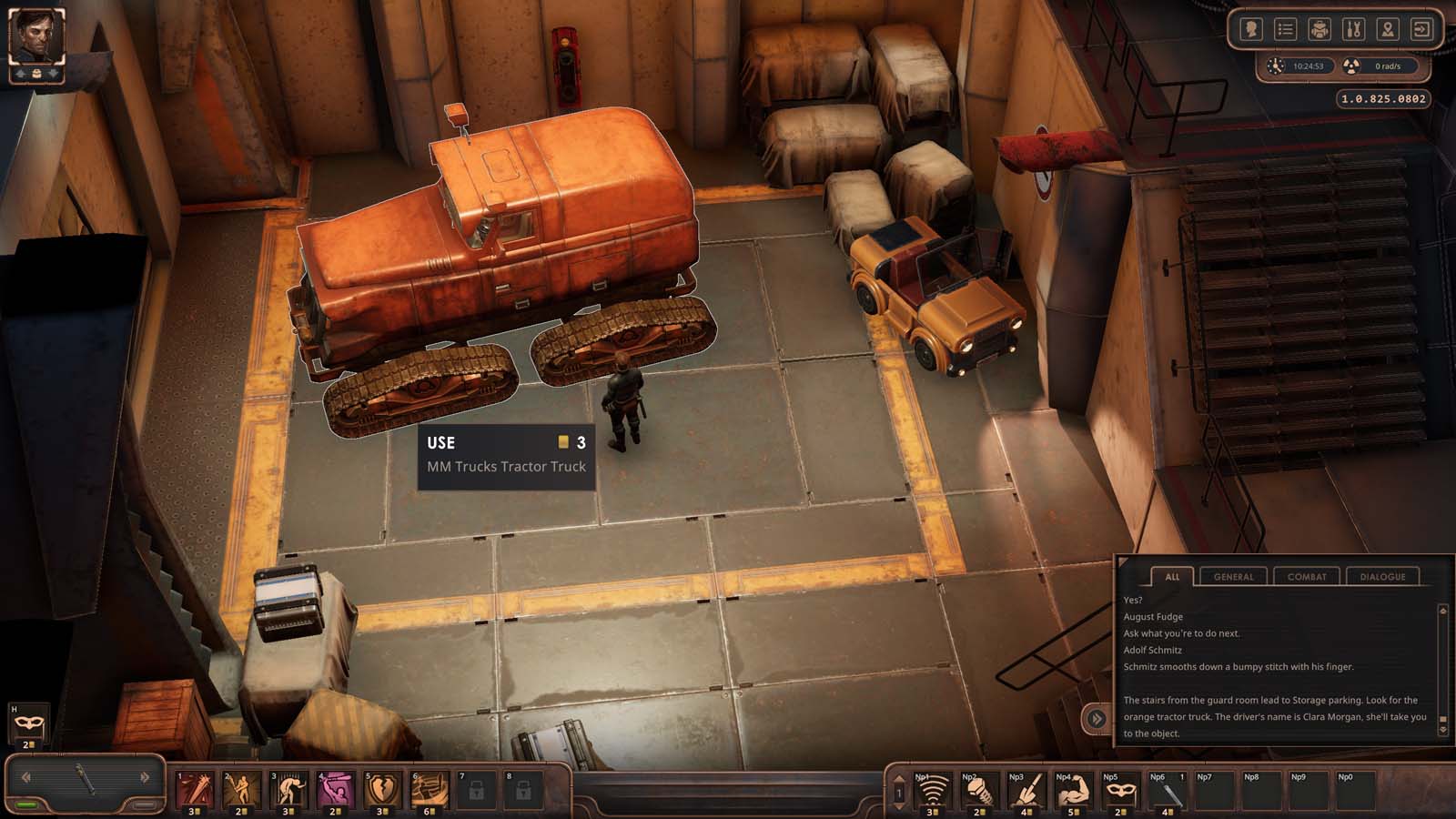This screenshot has height=819, width=1456.
Task: Open the character portrait screen icon
Action: click(x=1251, y=29)
